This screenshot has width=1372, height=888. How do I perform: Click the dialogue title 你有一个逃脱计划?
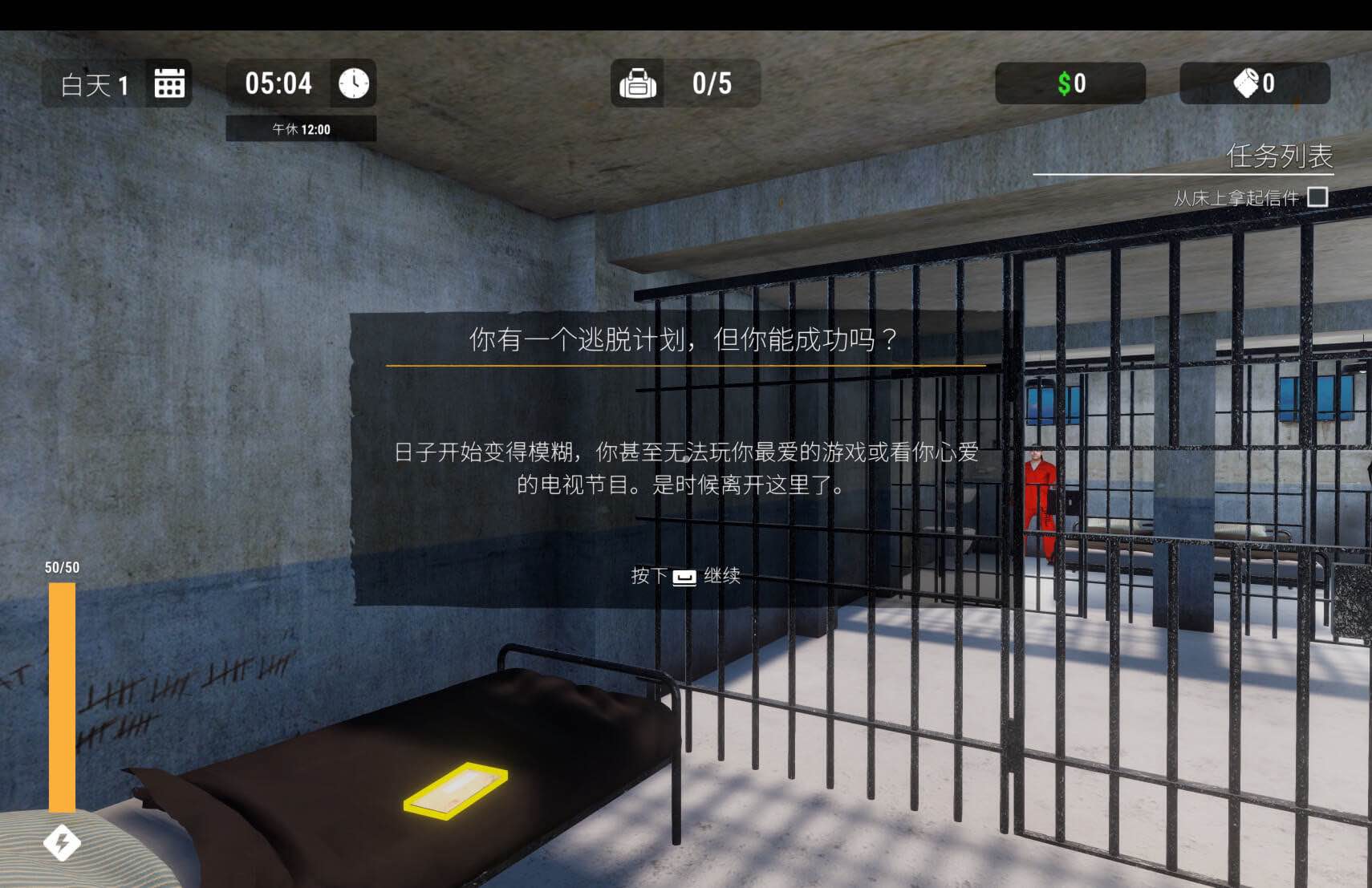(682, 339)
